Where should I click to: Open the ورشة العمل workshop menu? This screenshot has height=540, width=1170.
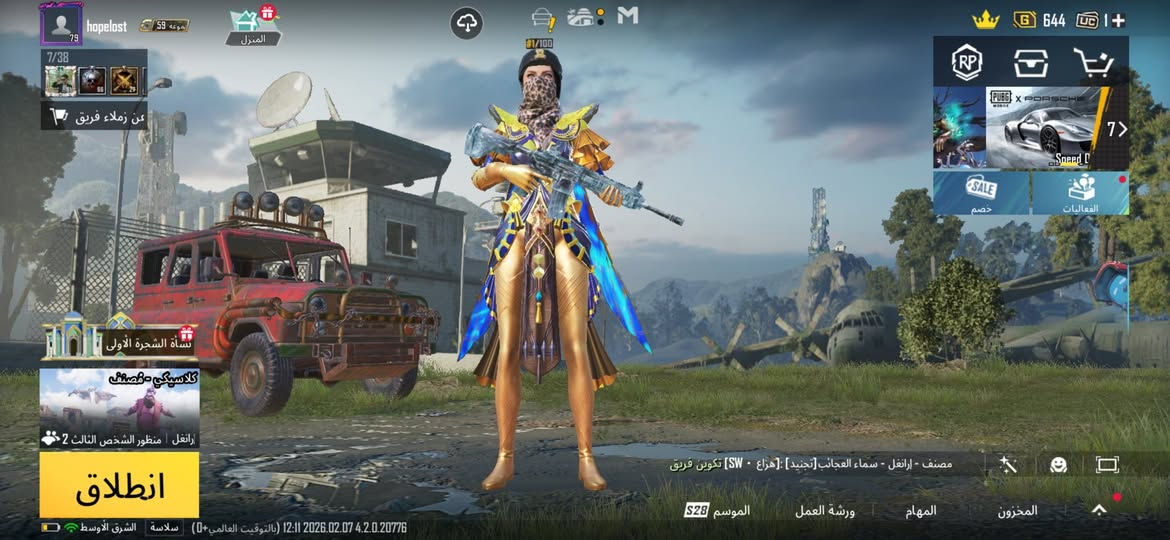point(825,510)
